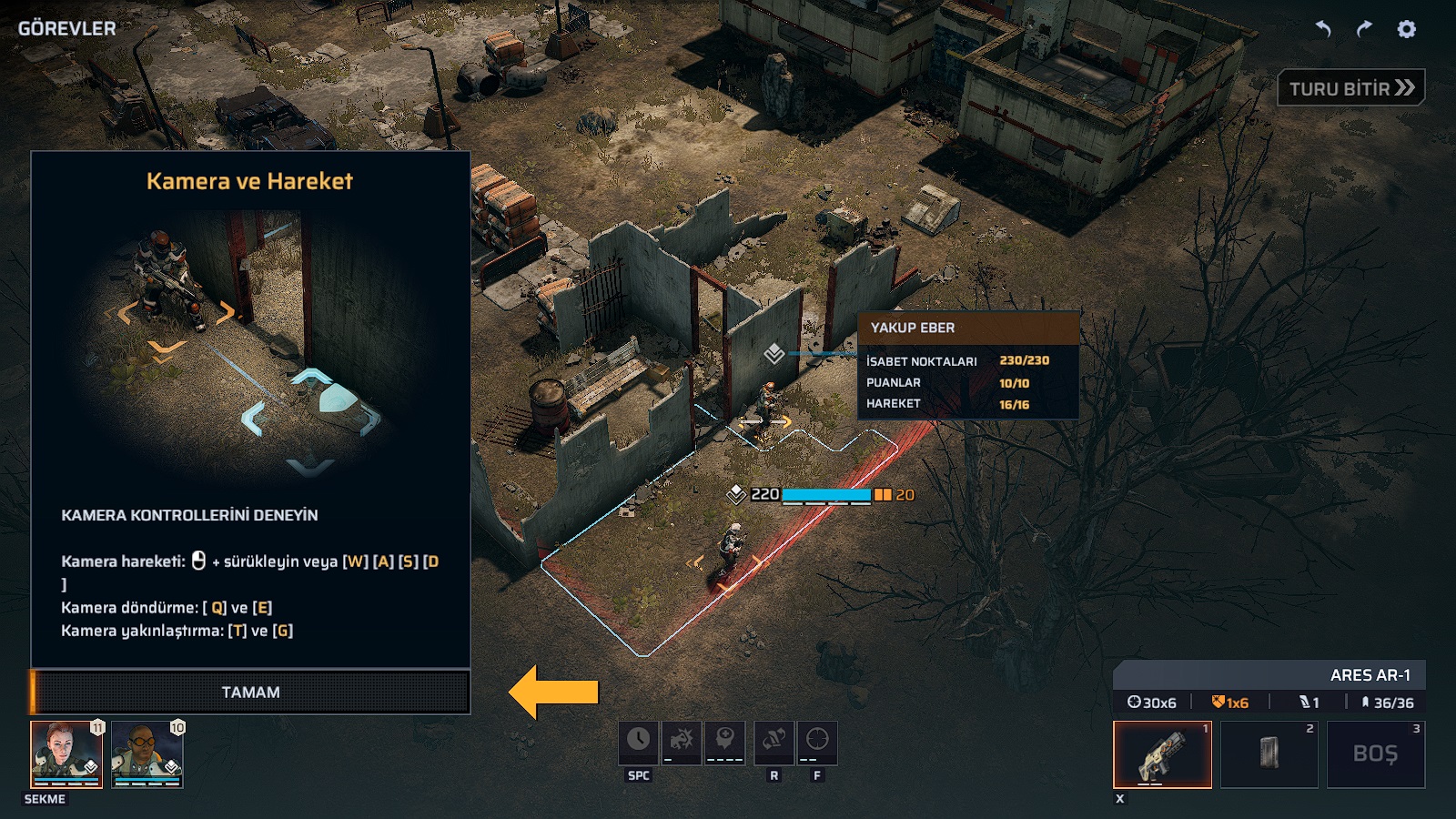Open the GÖREVLER missions panel

click(67, 28)
